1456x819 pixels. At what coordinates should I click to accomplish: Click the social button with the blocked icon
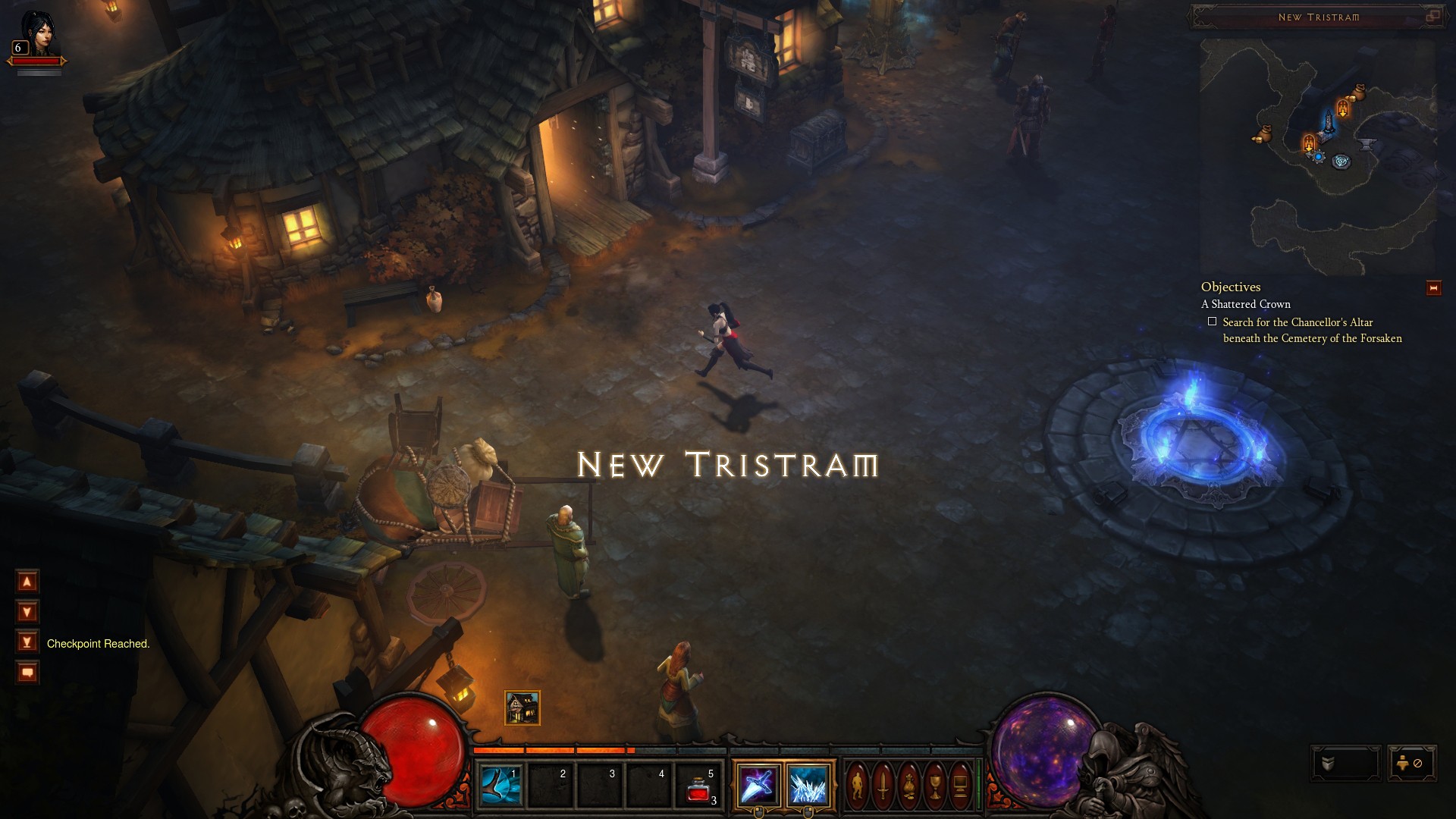(1411, 764)
